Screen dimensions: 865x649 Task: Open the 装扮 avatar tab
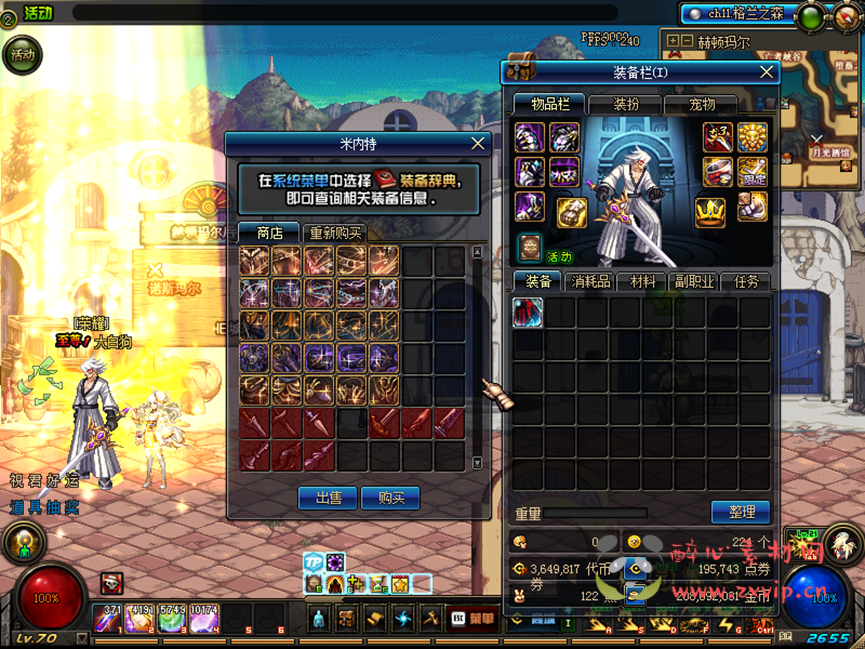pyautogui.click(x=626, y=104)
